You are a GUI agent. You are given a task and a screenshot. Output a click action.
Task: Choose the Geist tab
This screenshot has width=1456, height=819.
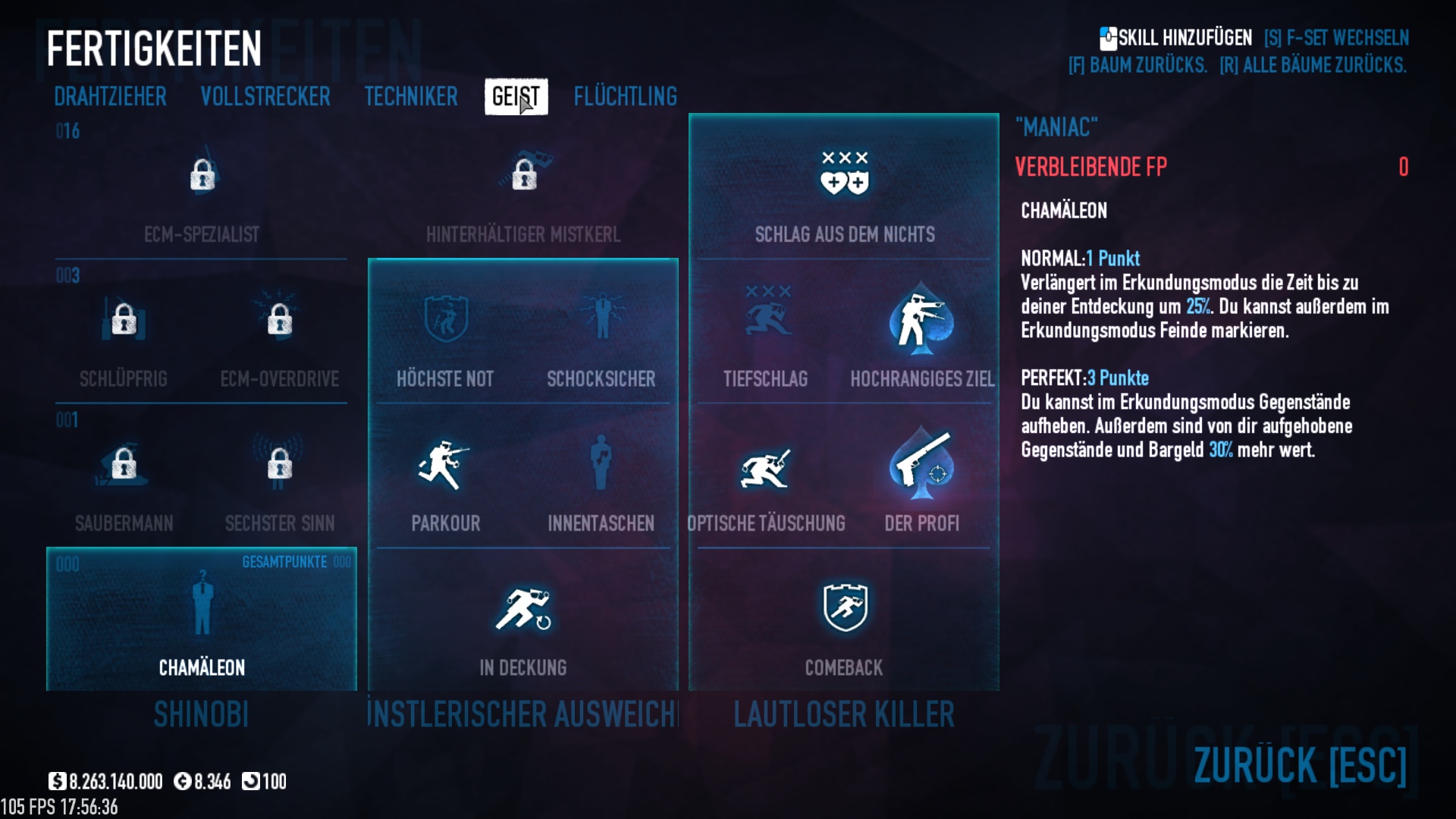click(516, 96)
